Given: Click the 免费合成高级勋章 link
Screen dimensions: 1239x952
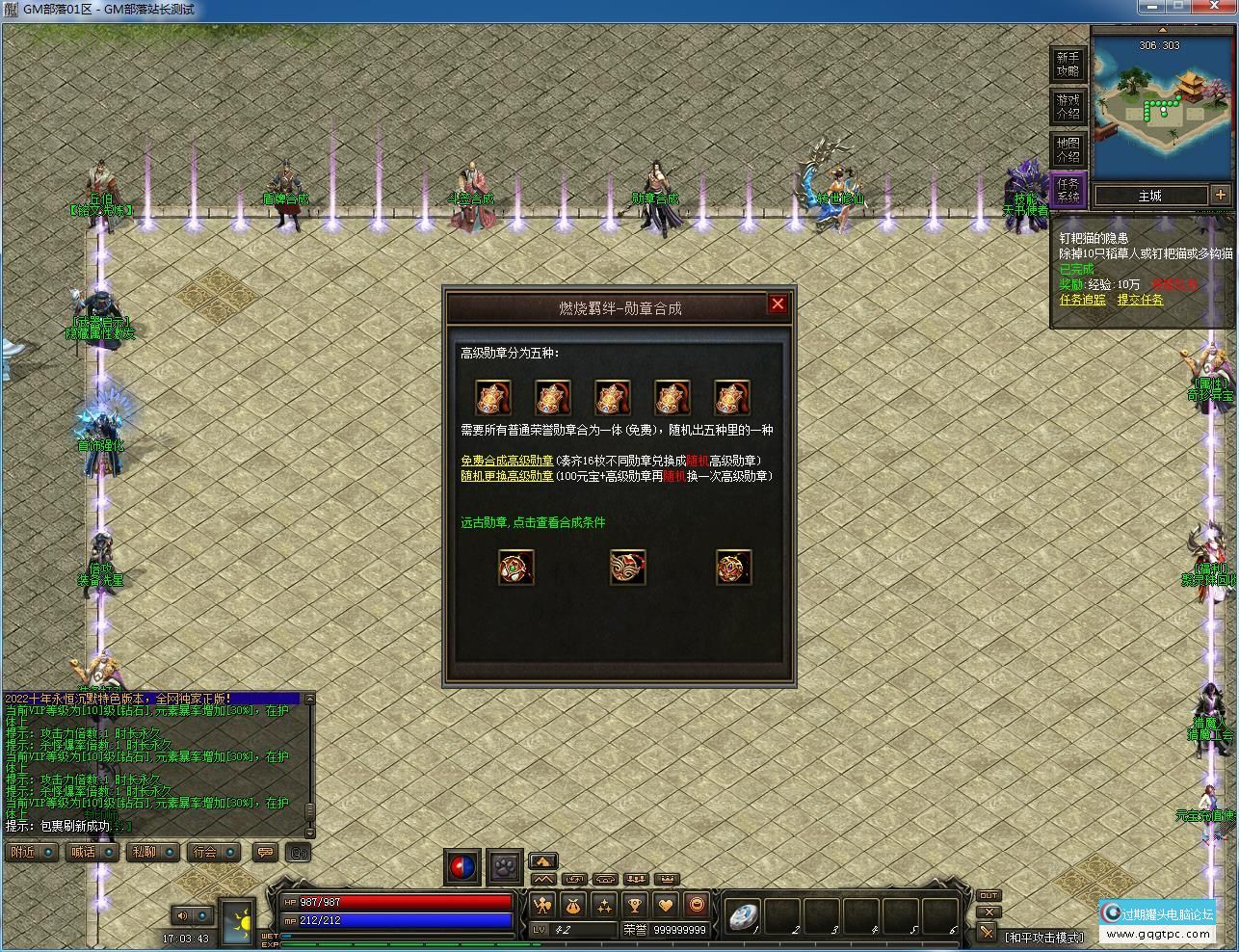Looking at the screenshot, I should point(505,462).
